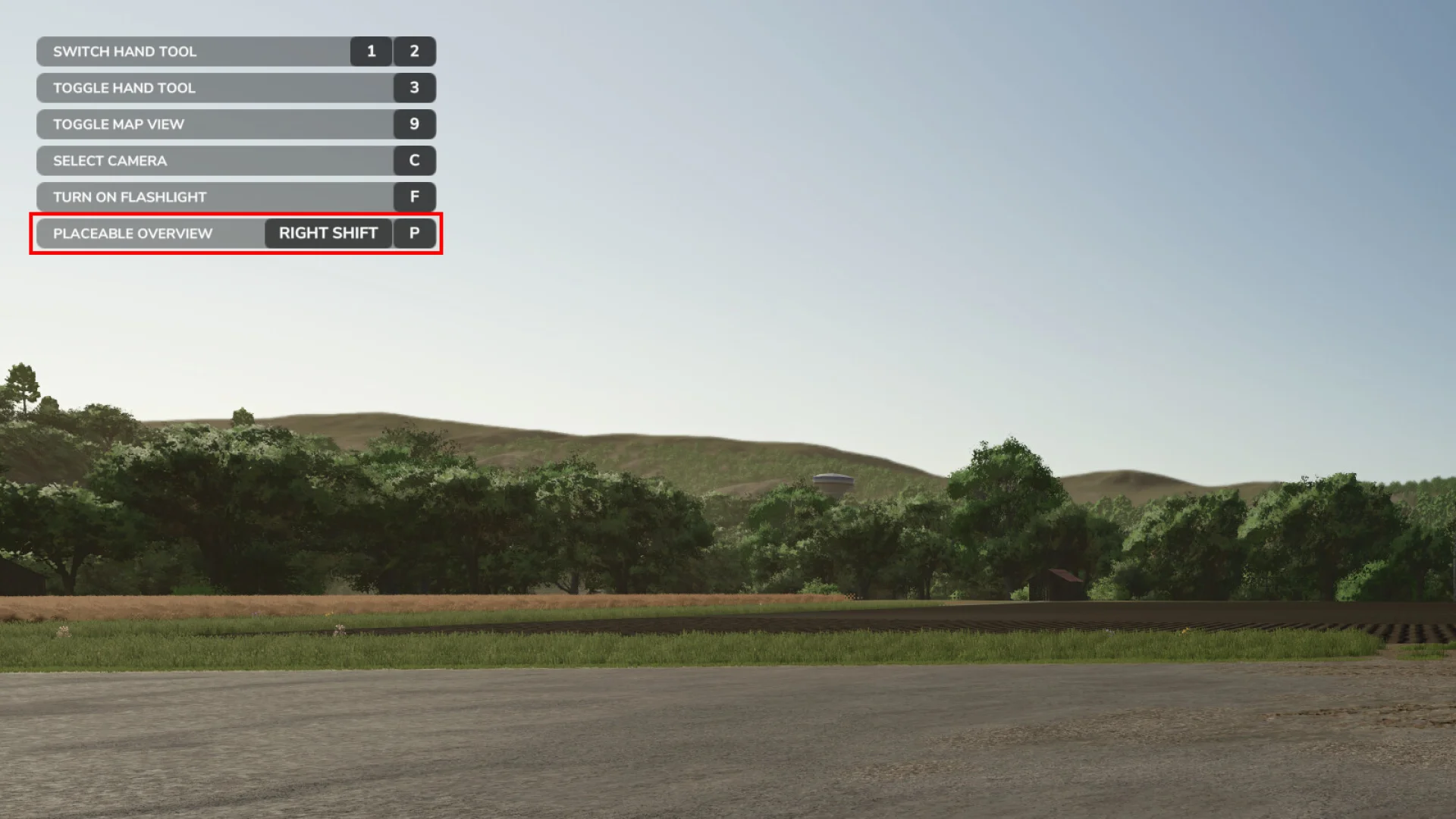This screenshot has height=819, width=1456.
Task: Click the '3' key badge for Toggle Hand Tool
Action: tap(414, 88)
